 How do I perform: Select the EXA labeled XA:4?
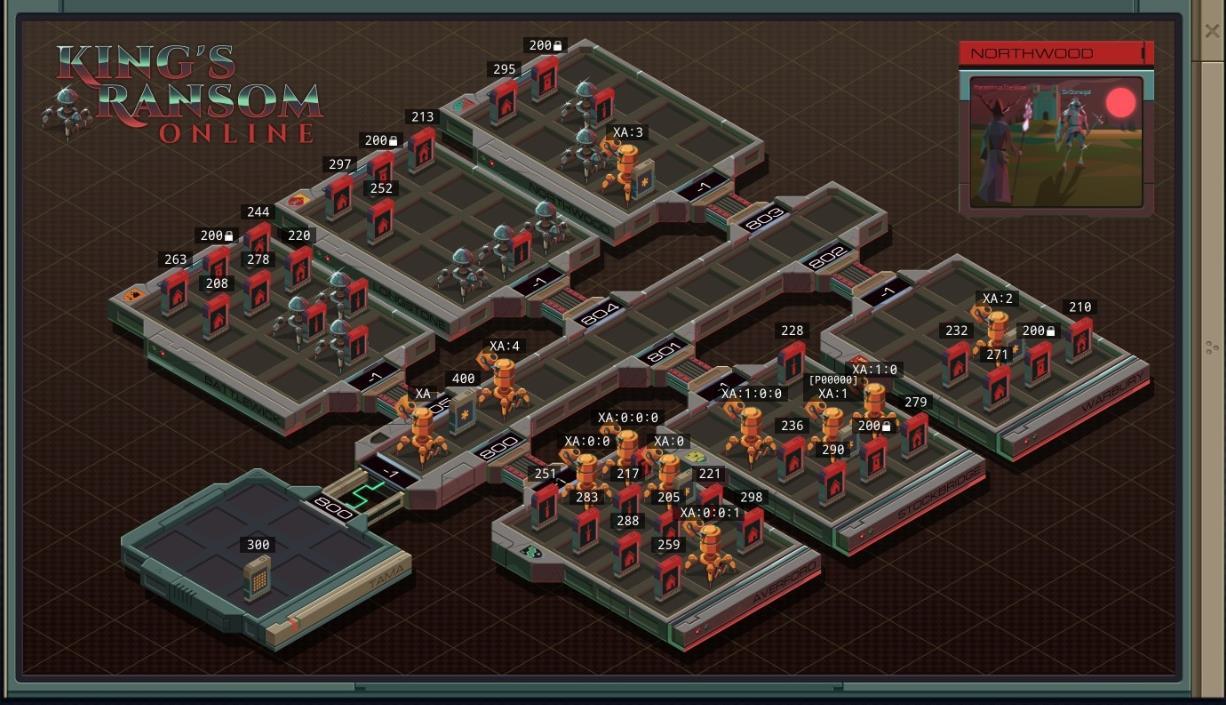click(503, 381)
